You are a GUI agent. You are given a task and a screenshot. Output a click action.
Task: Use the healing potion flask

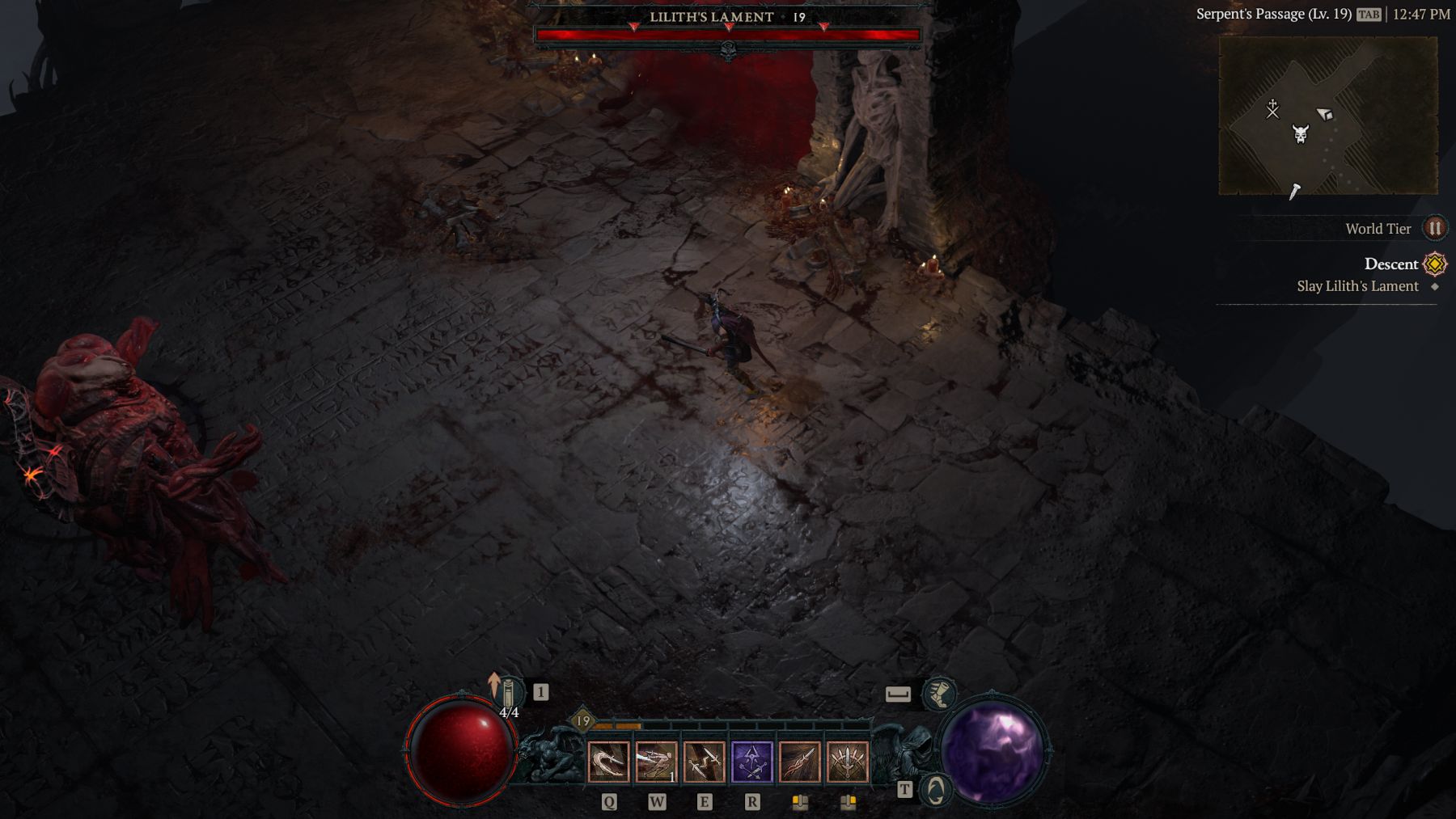[x=509, y=694]
